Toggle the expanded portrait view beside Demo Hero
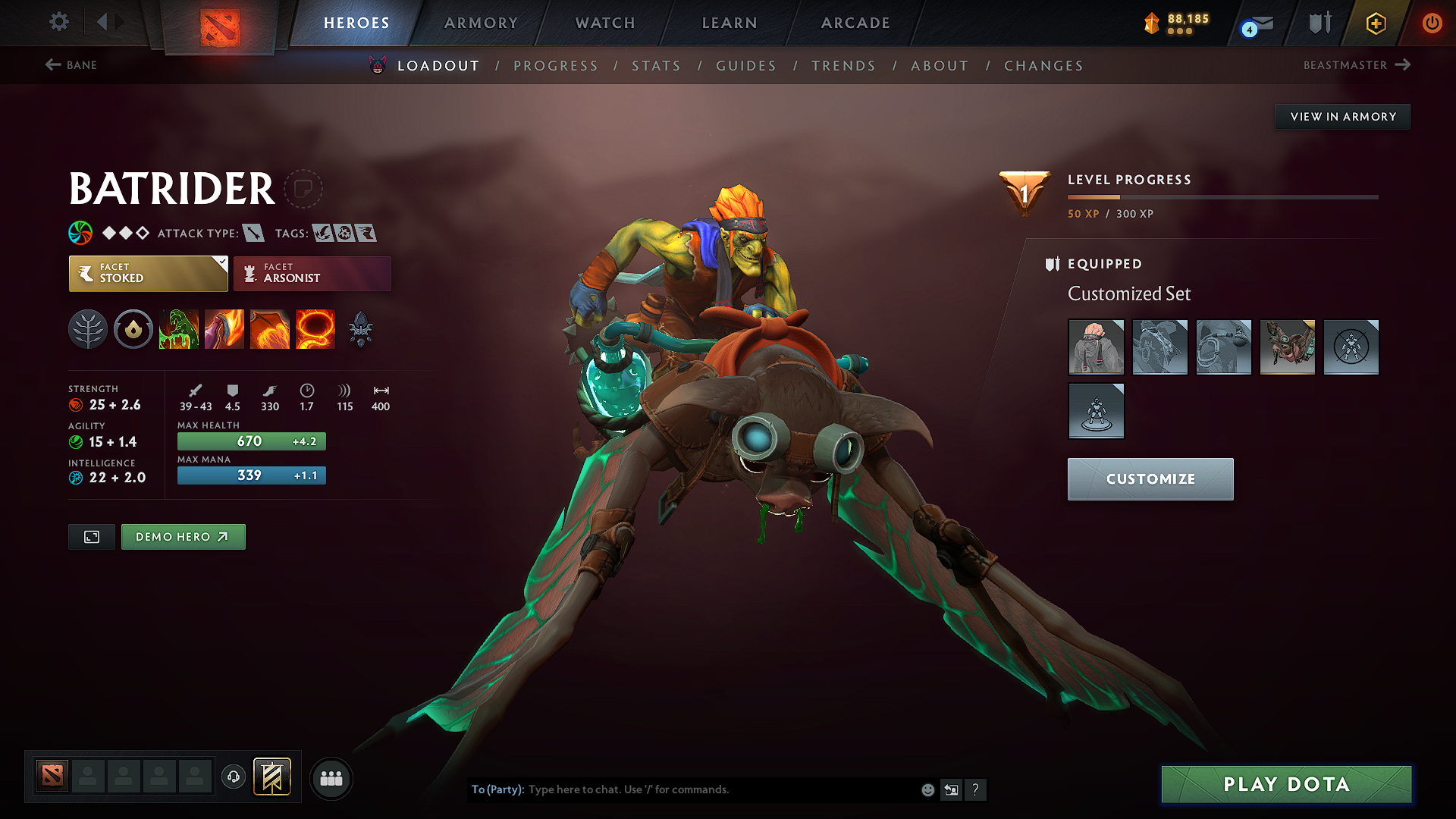Screen dimensions: 1456x819 click(x=91, y=536)
